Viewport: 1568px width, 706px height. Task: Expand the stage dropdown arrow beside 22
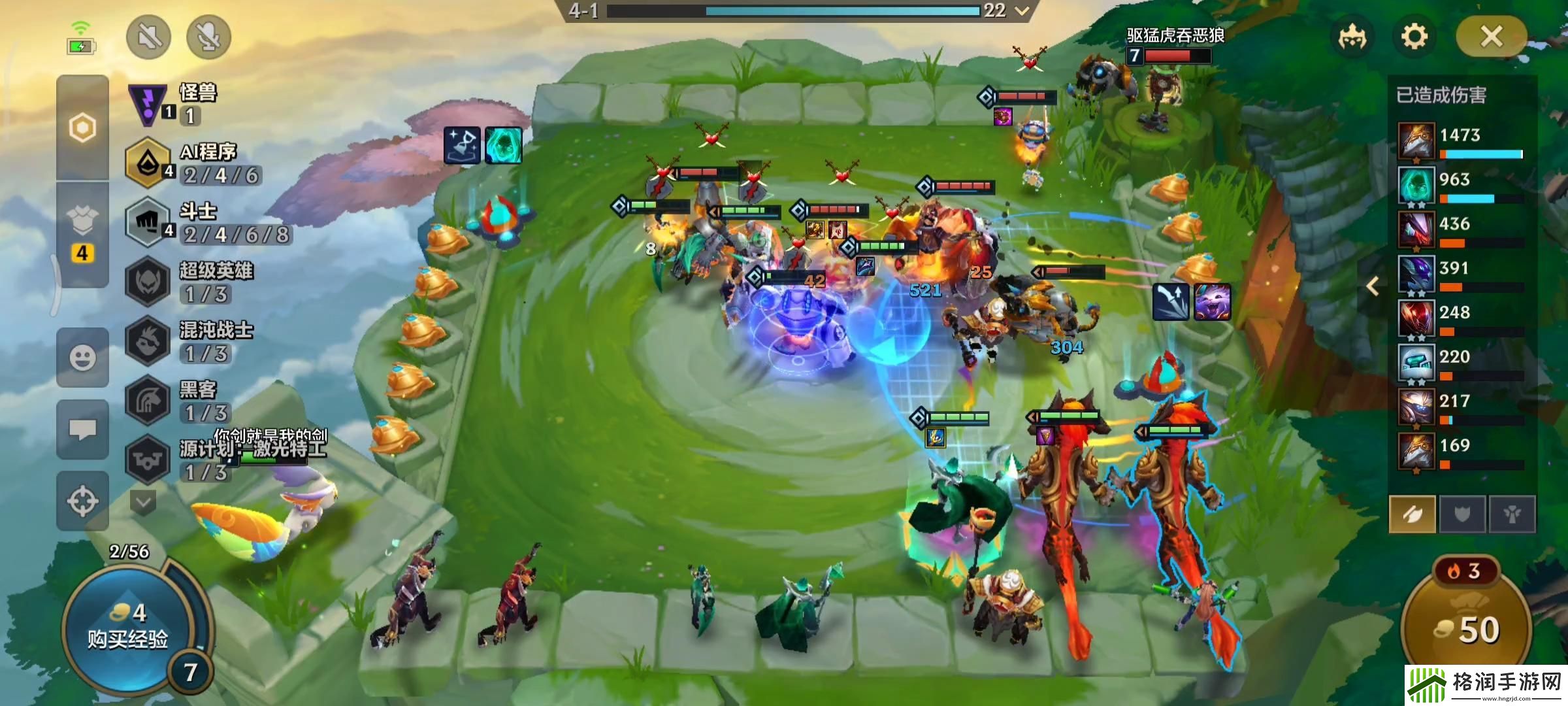click(x=1022, y=10)
